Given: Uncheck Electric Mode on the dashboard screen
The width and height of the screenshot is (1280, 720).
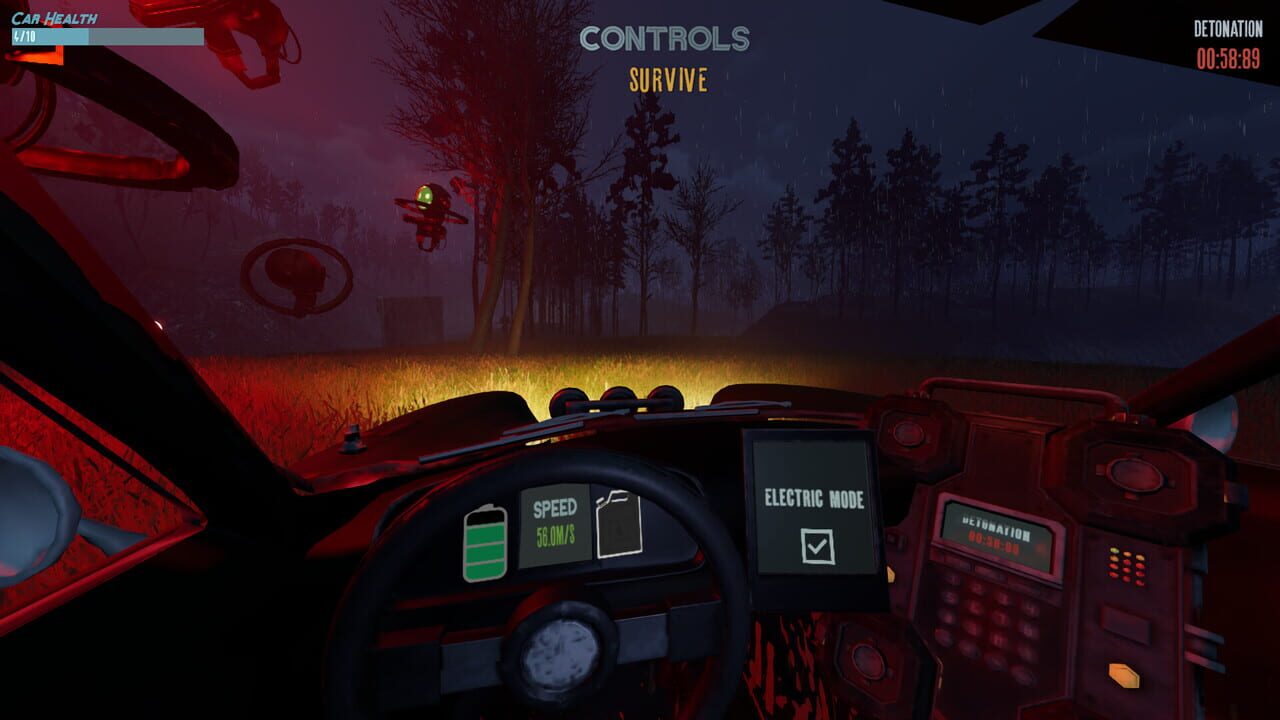Looking at the screenshot, I should coord(817,546).
